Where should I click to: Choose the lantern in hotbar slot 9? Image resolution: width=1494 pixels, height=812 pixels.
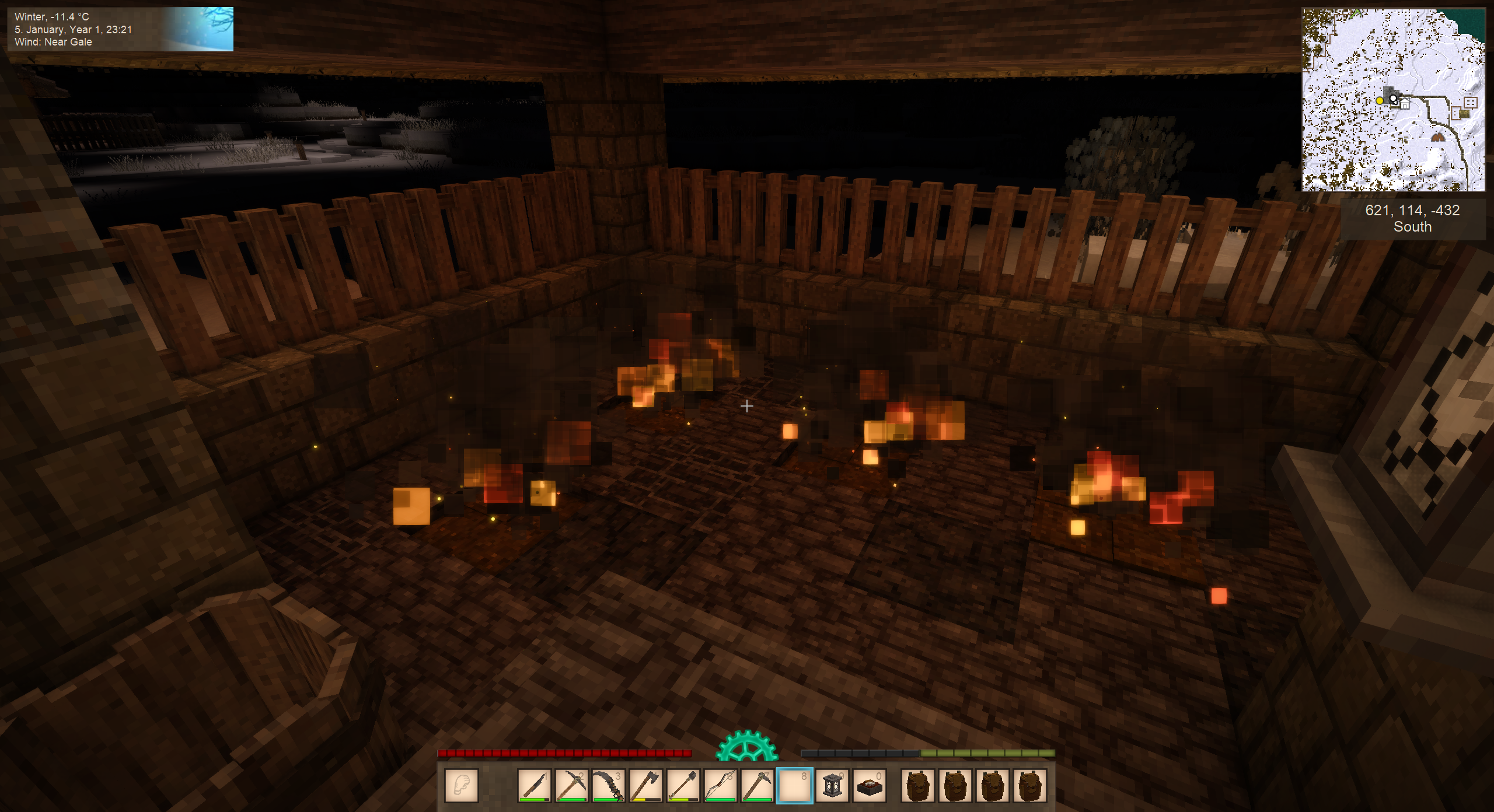(833, 785)
